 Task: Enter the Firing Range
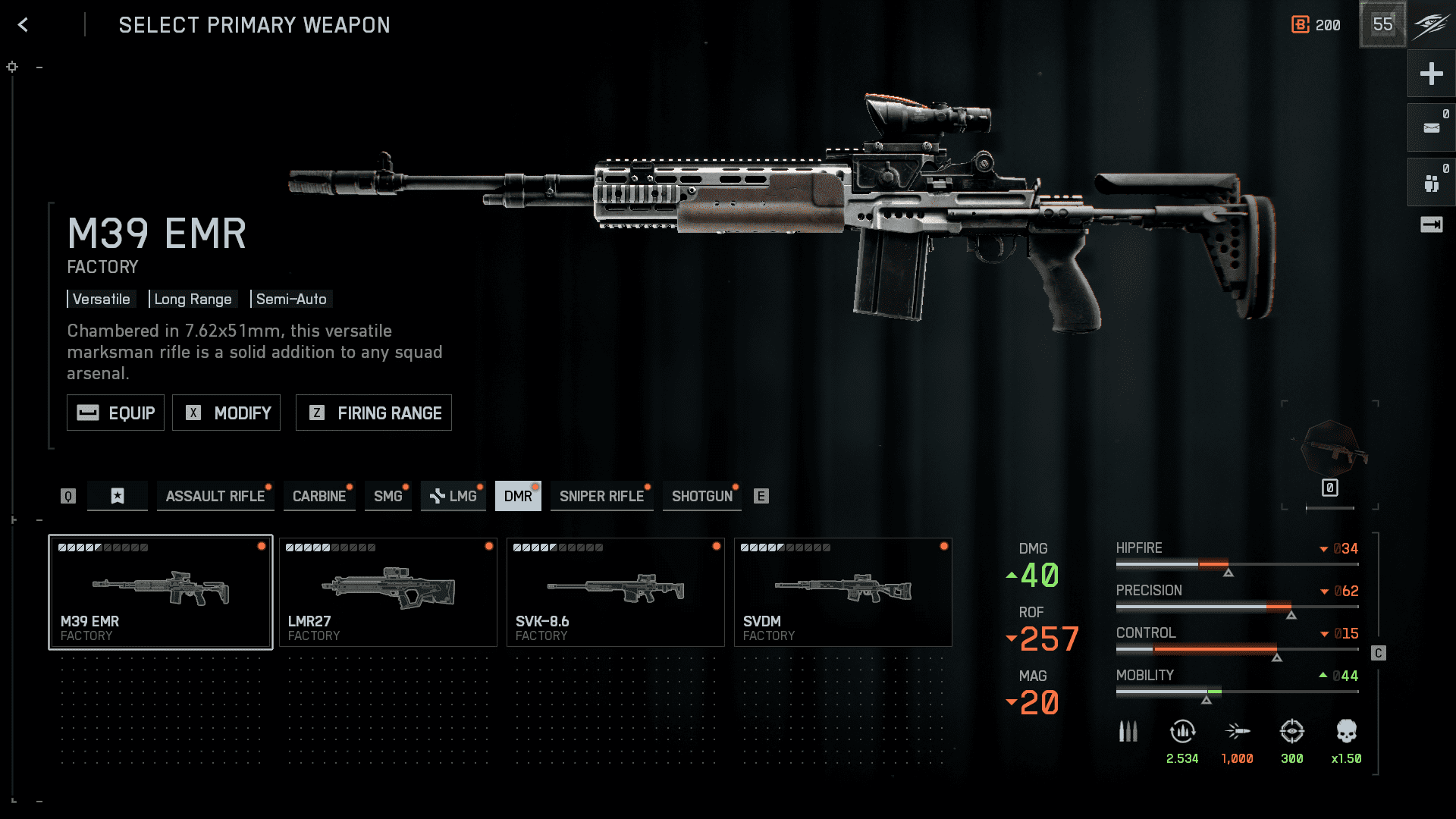(373, 413)
